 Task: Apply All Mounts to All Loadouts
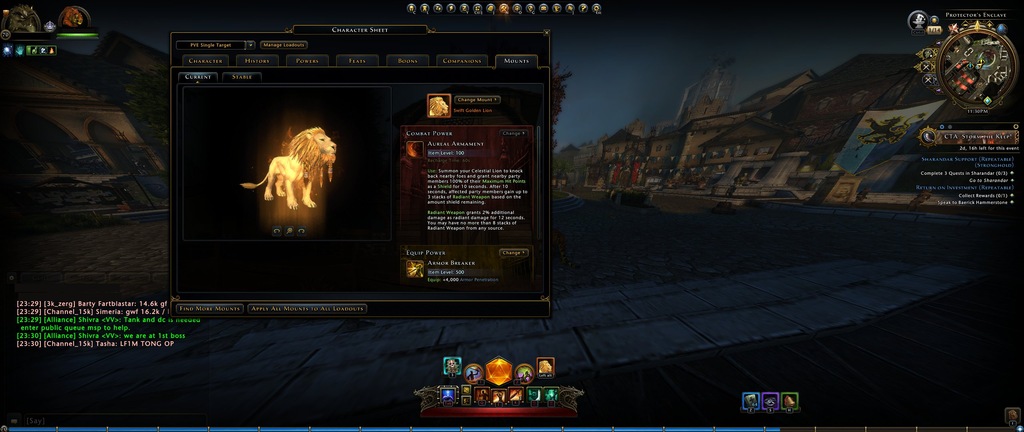(x=307, y=308)
